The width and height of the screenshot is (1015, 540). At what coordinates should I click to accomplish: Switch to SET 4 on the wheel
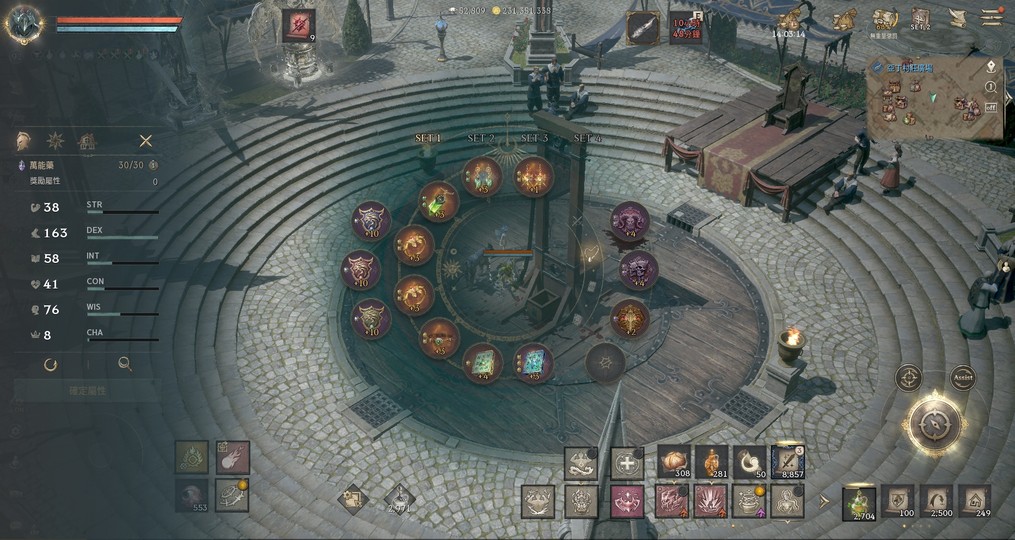tap(587, 138)
